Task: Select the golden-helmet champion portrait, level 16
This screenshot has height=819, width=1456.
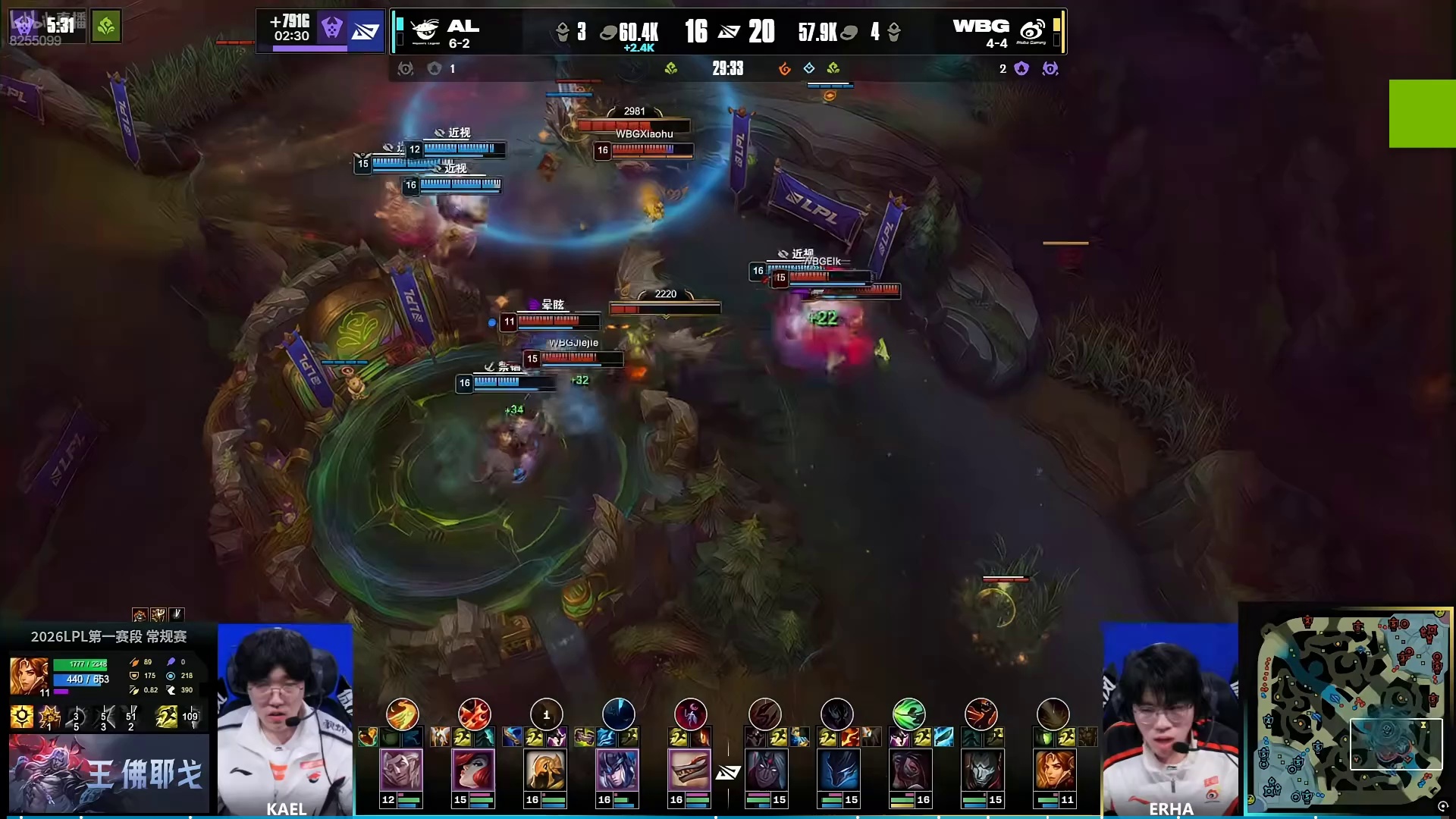Action: coord(545,770)
